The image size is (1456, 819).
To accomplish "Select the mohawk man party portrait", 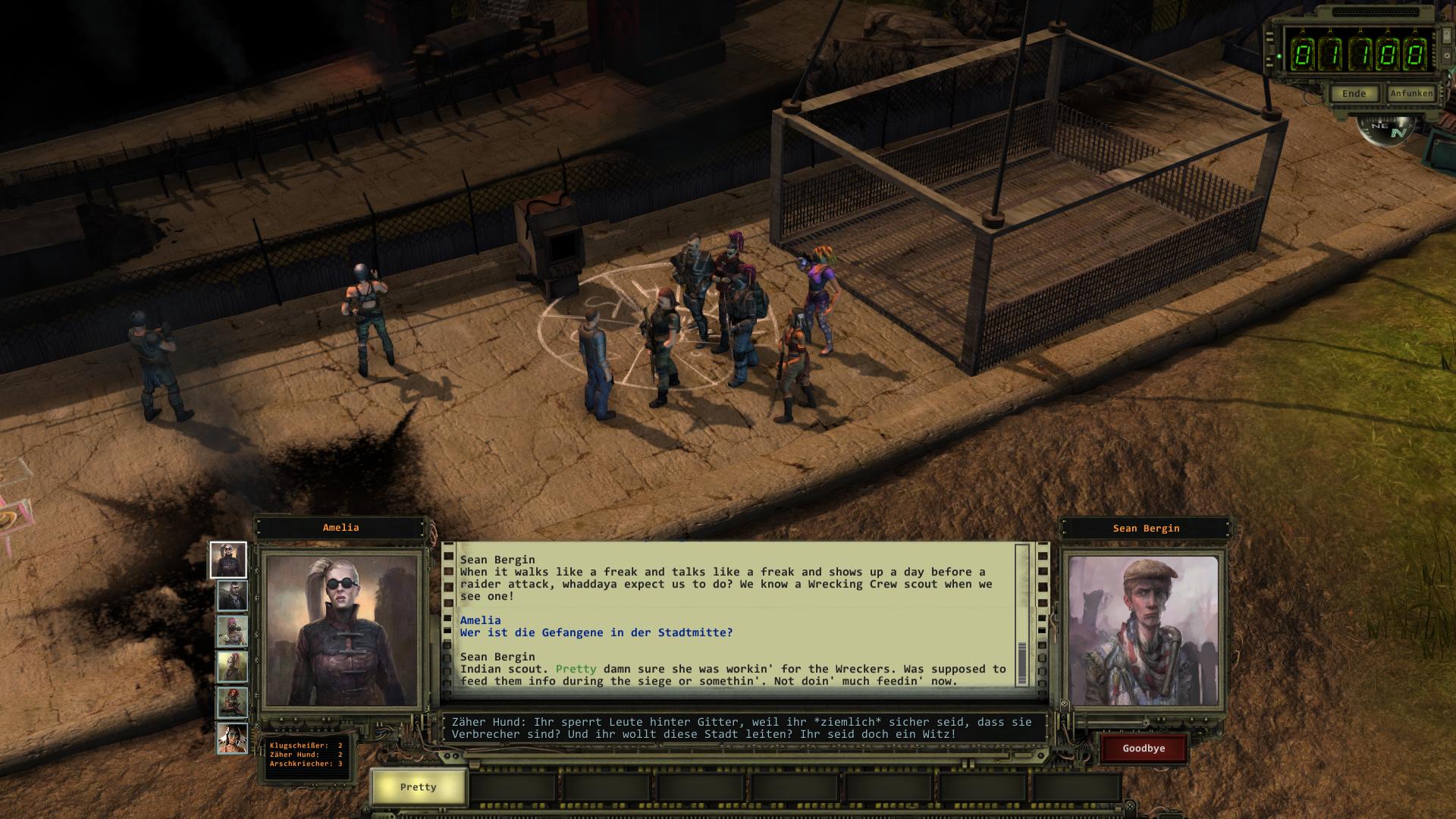I will tap(232, 667).
